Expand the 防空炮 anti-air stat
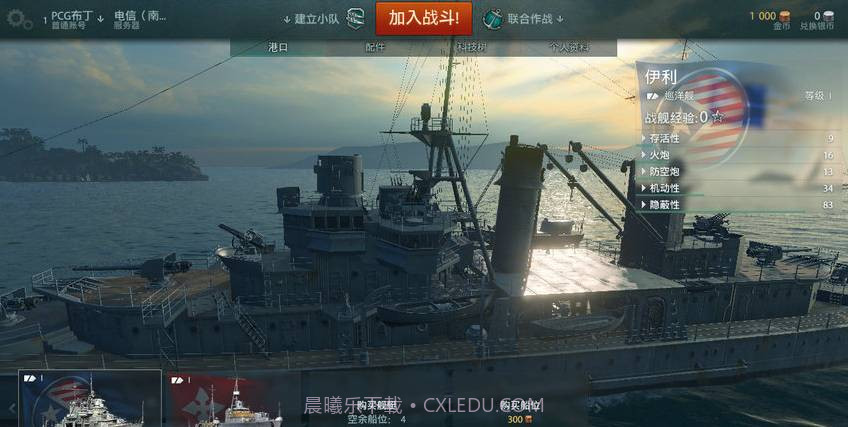 664,171
